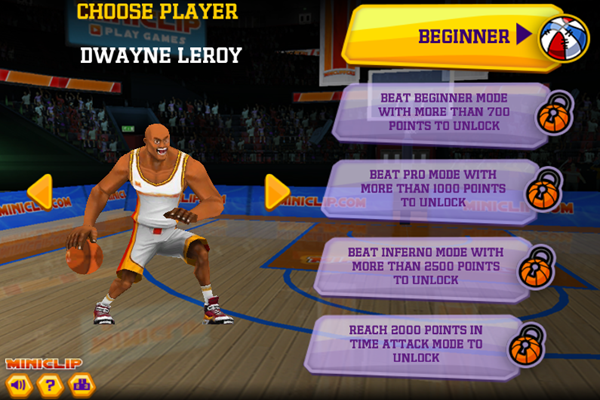Select next player with right arrow
Image resolution: width=600 pixels, height=400 pixels.
pyautogui.click(x=277, y=192)
